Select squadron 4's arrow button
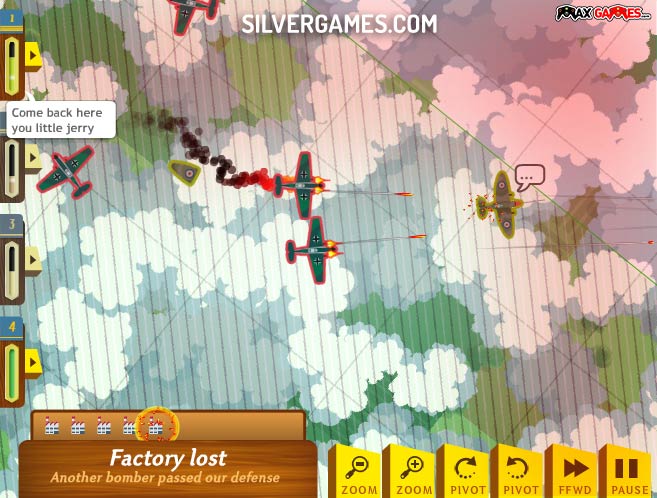 33,361
